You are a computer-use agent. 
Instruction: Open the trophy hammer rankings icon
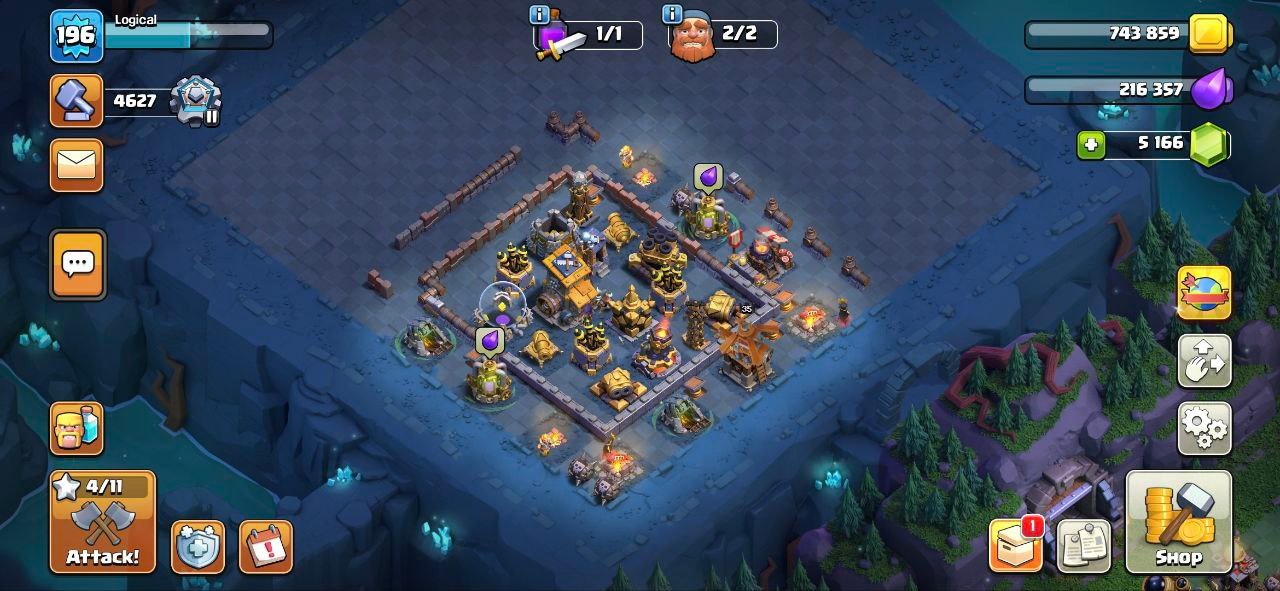pos(77,101)
